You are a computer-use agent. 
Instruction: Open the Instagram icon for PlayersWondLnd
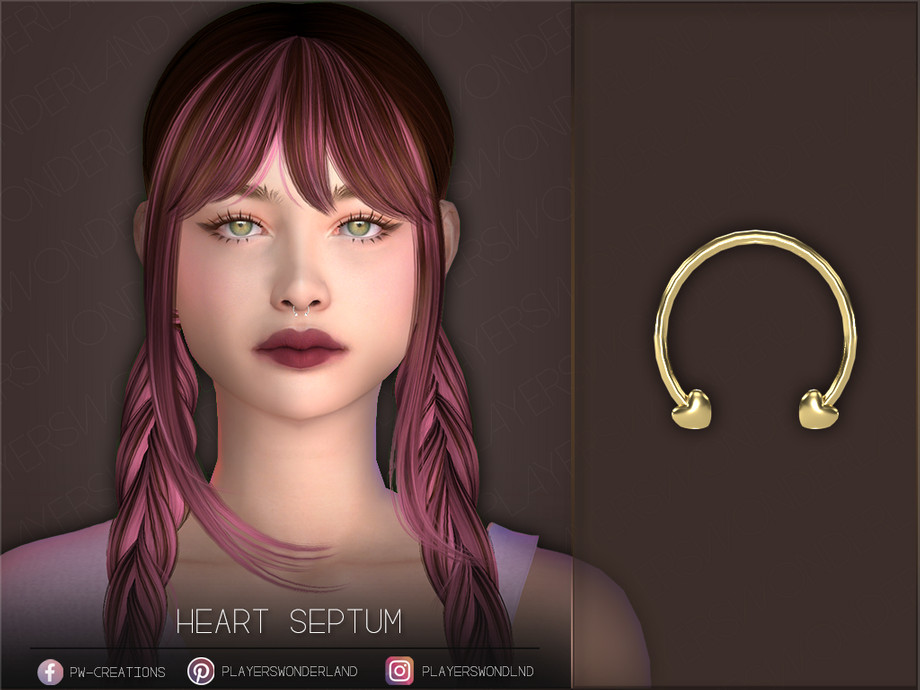tap(399, 671)
